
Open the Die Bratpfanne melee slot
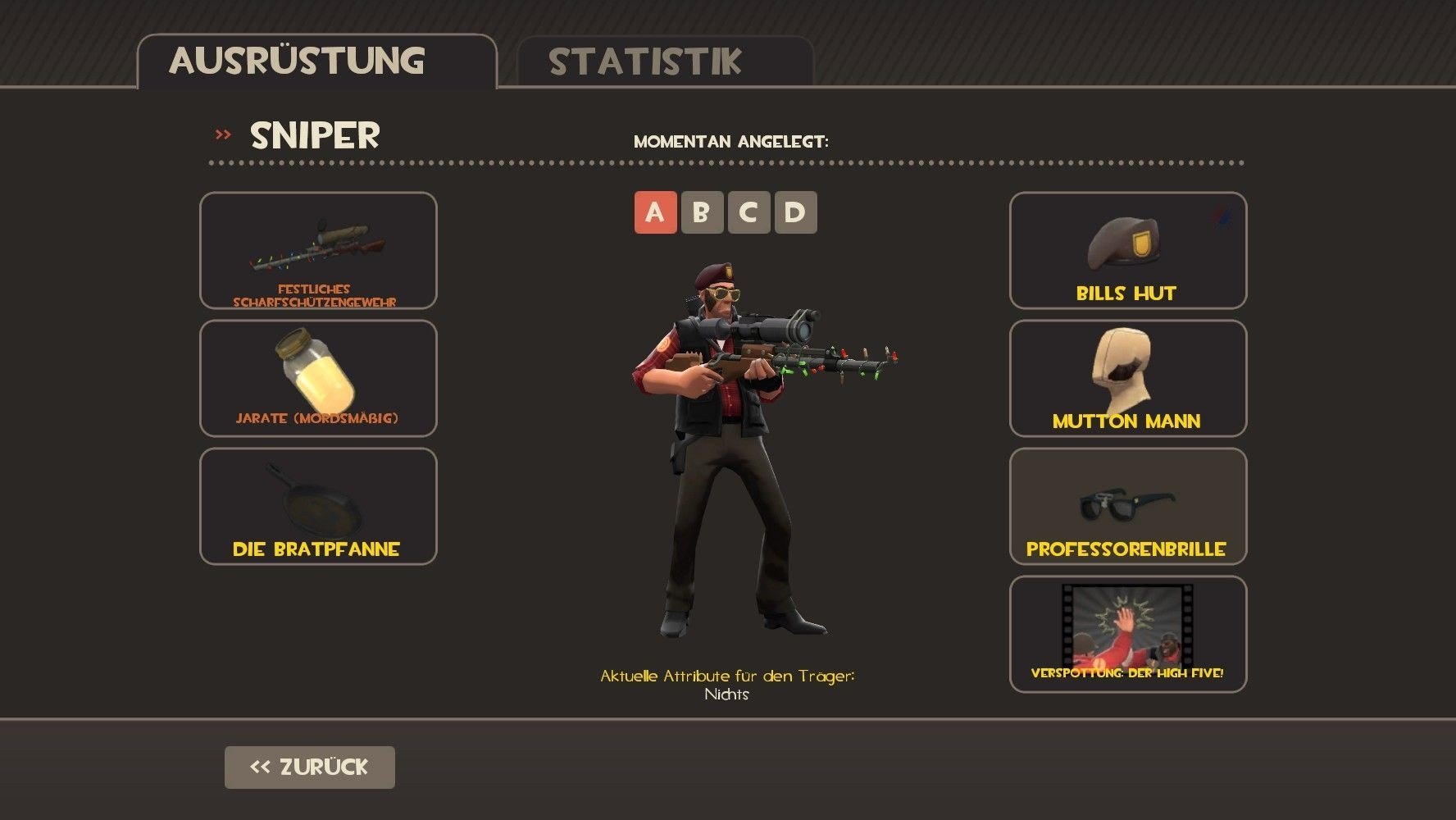click(318, 507)
